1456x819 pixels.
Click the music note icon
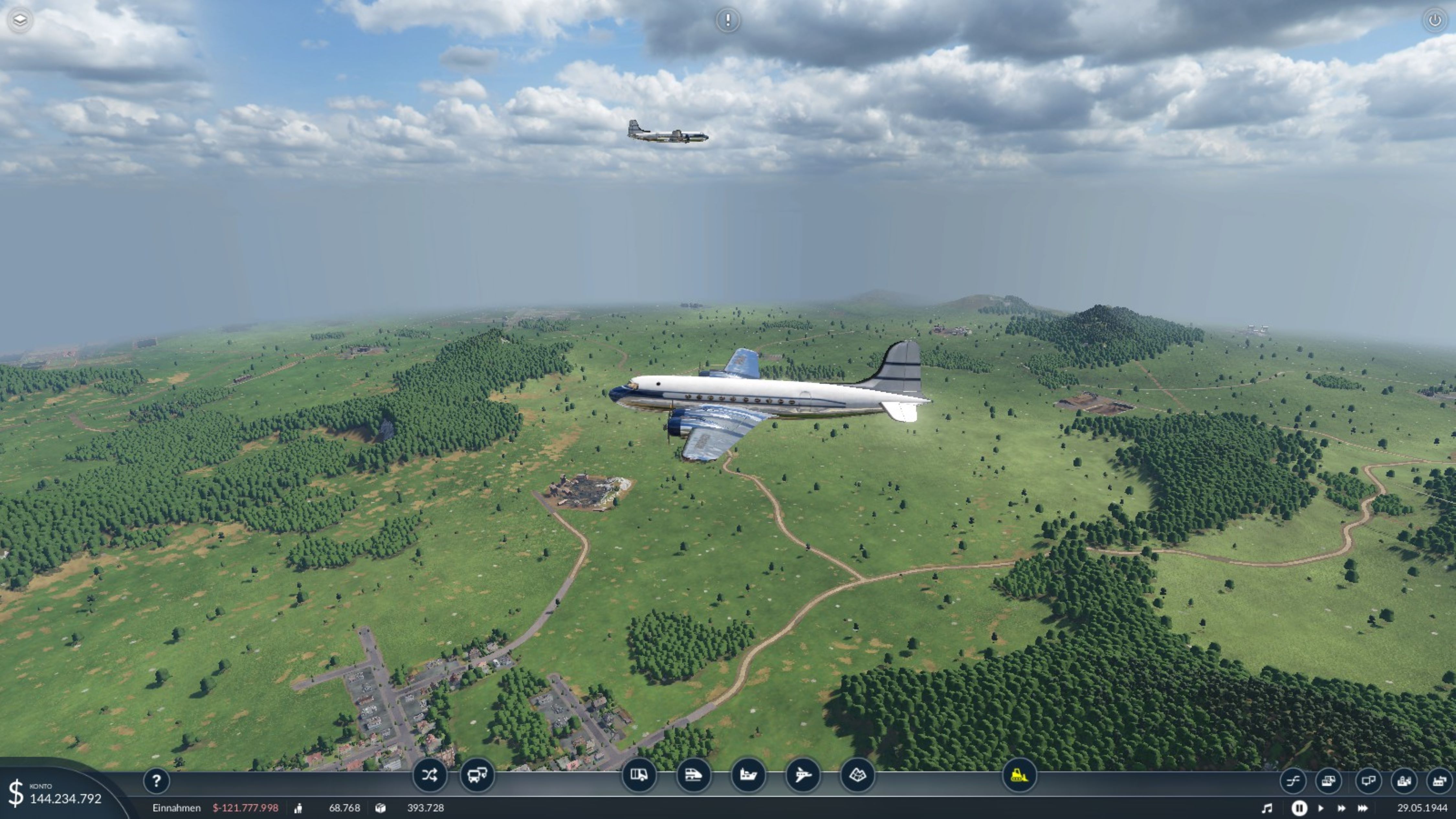[x=1267, y=808]
